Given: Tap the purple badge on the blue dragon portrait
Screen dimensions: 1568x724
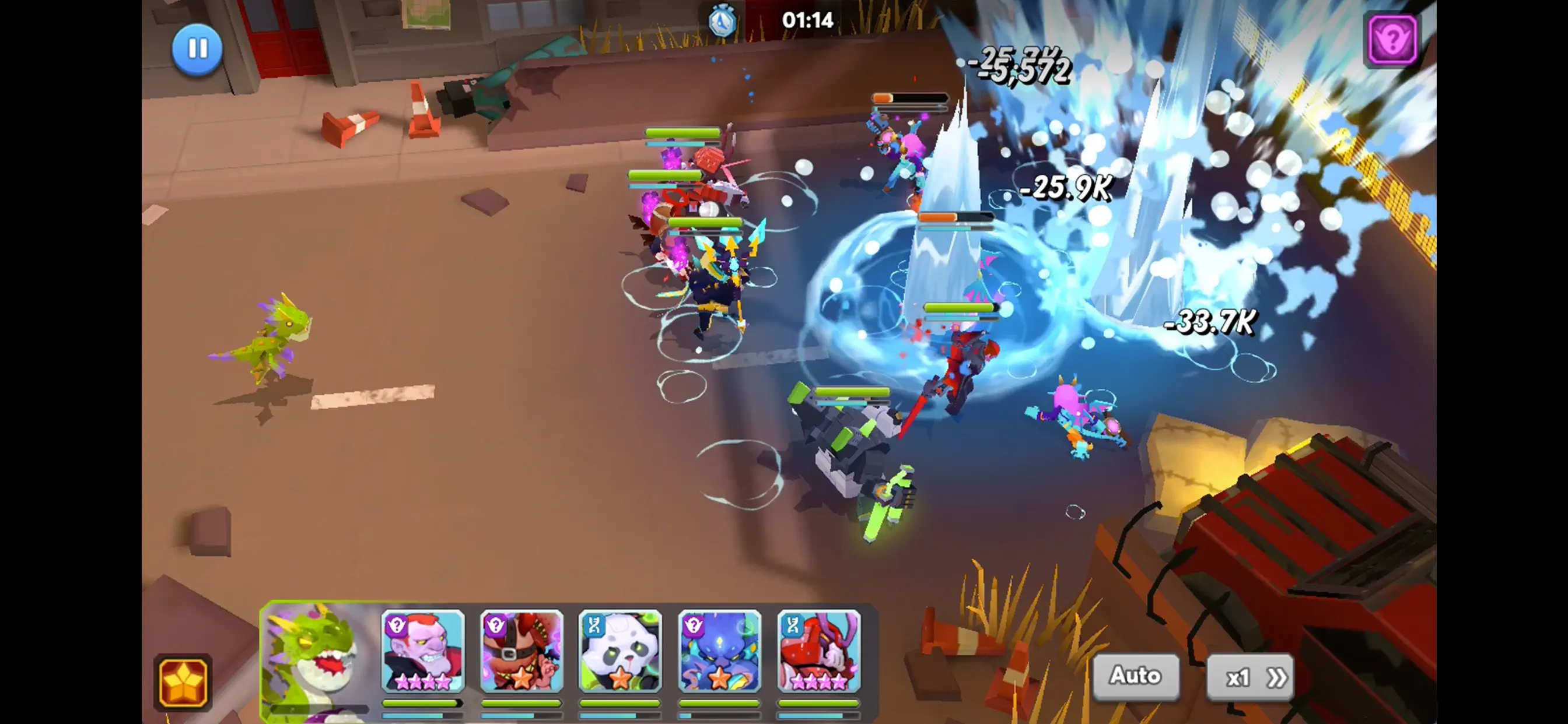Looking at the screenshot, I should [695, 625].
